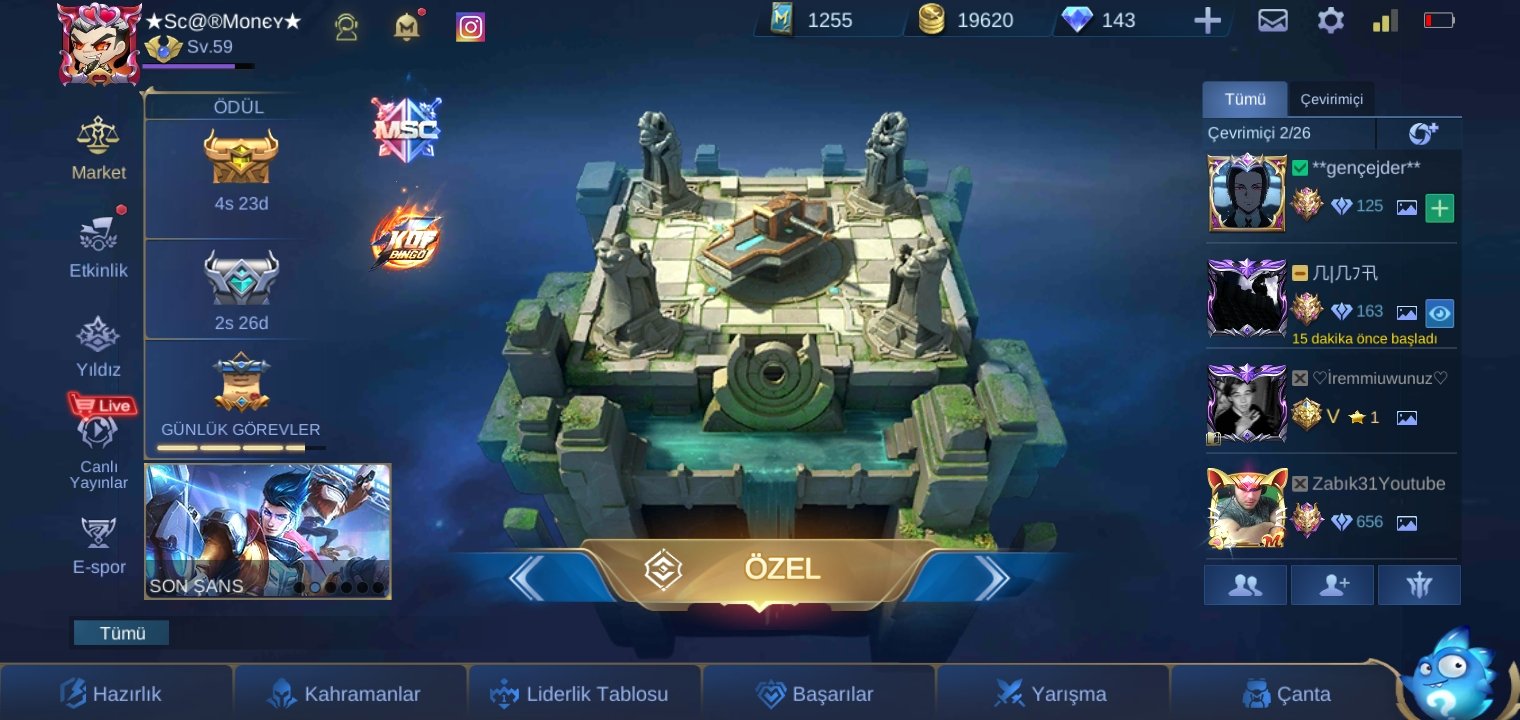Screen dimensions: 1520x720
Task: Expand the Tümü menu at bottom left
Action: (x=120, y=632)
